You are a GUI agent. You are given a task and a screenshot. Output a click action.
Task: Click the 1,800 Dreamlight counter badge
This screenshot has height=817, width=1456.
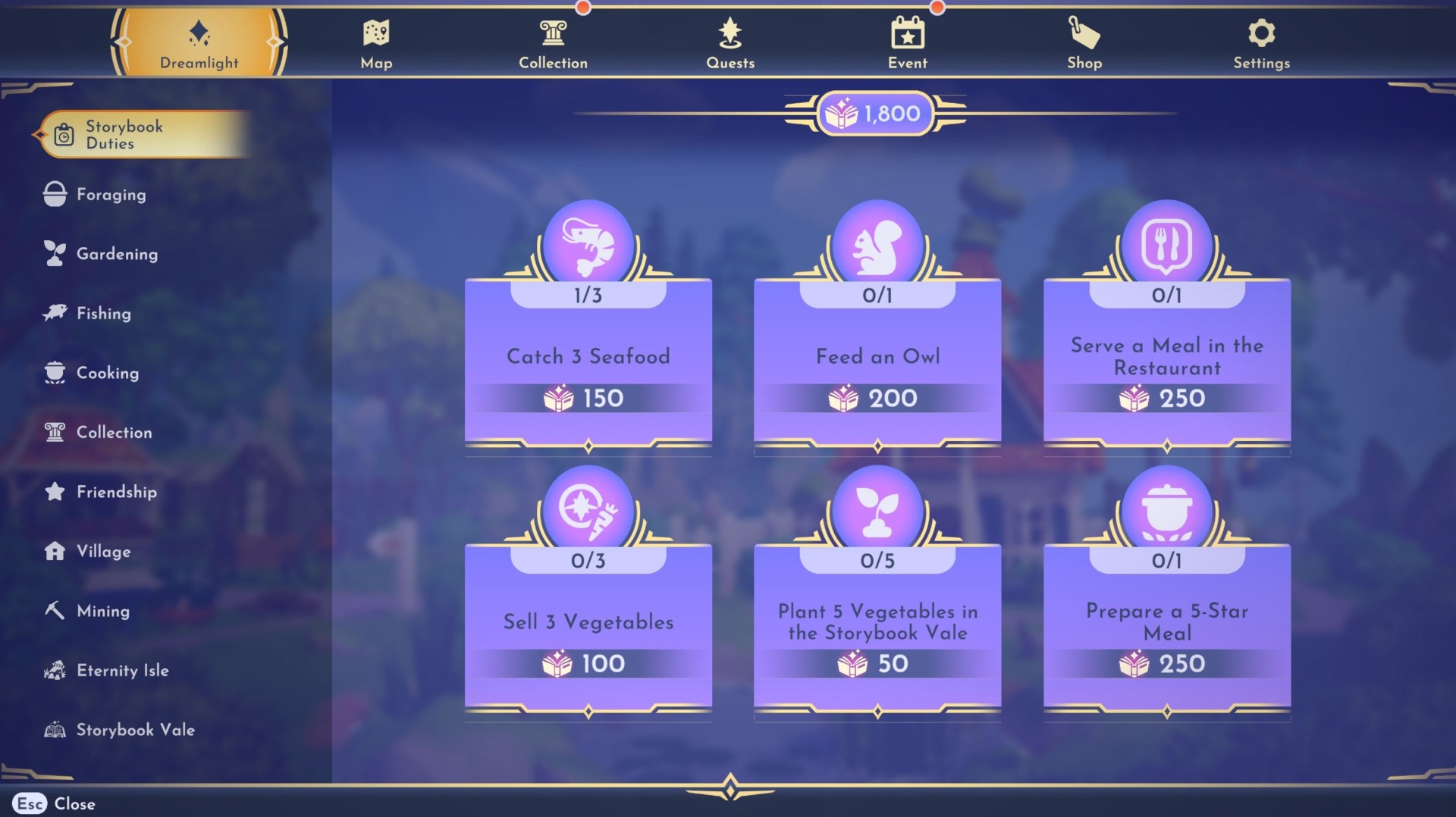[x=877, y=114]
